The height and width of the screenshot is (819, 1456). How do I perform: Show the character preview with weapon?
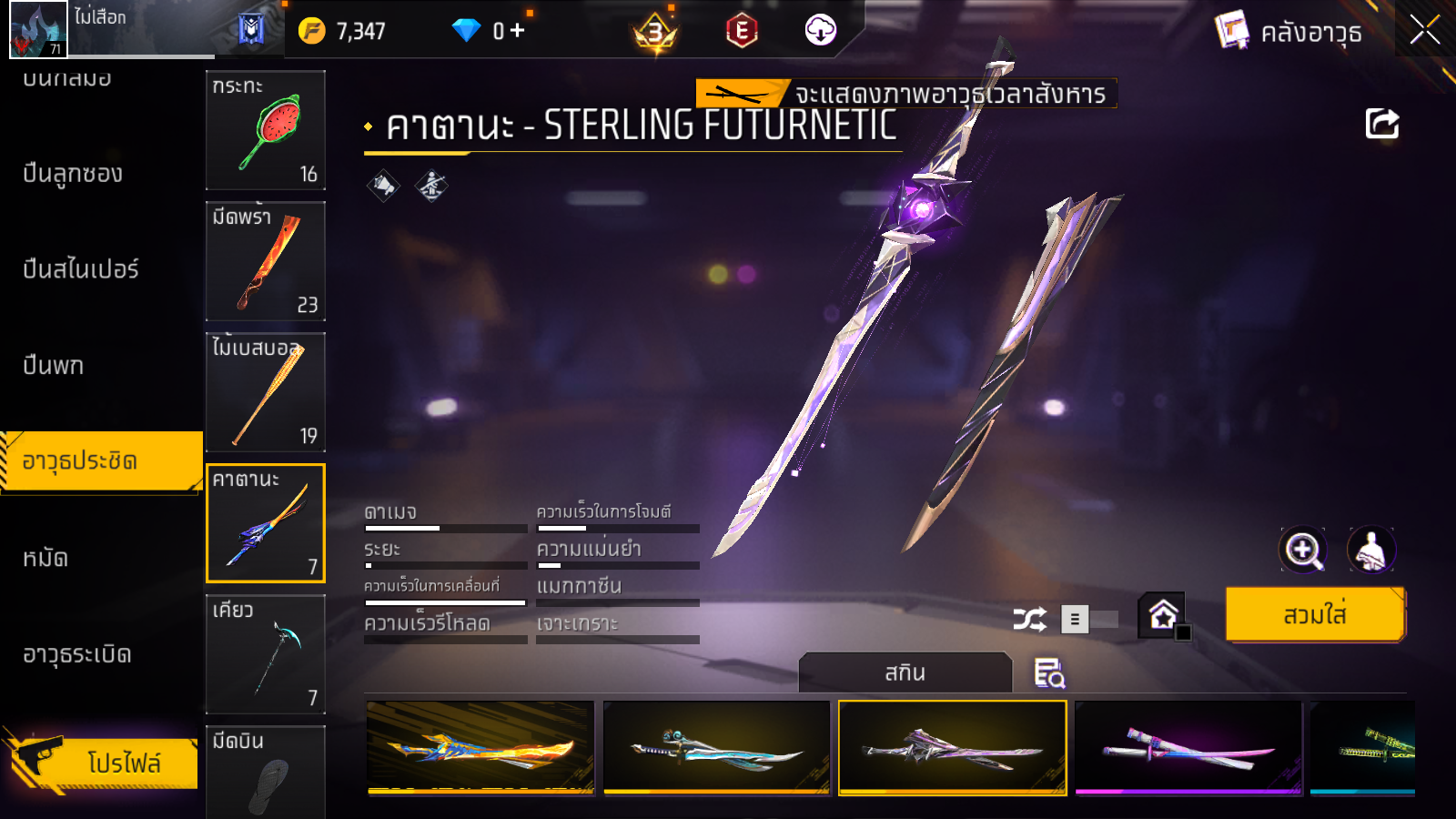1370,550
